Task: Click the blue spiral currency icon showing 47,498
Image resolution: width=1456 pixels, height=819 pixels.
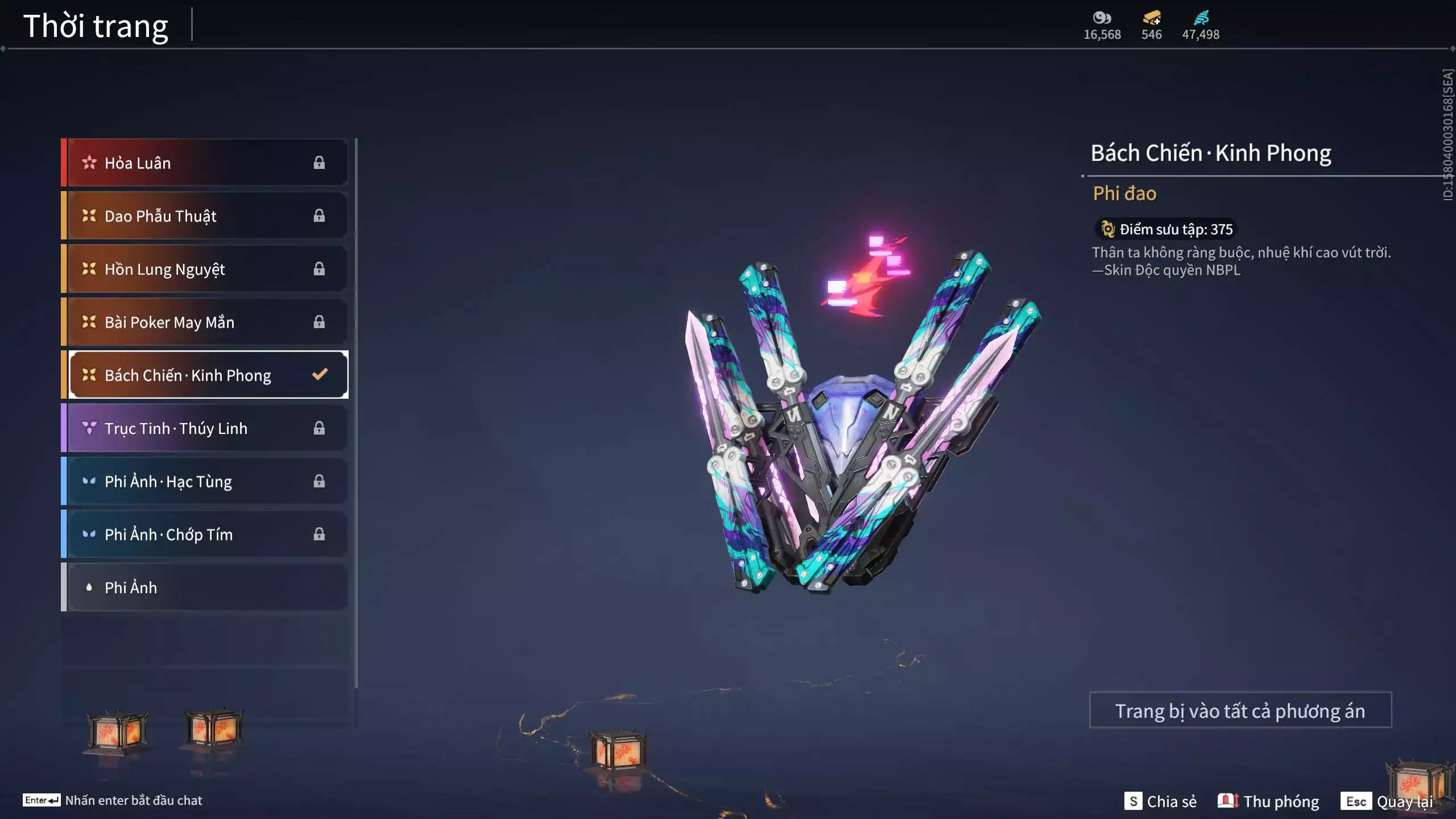Action: point(1201,17)
